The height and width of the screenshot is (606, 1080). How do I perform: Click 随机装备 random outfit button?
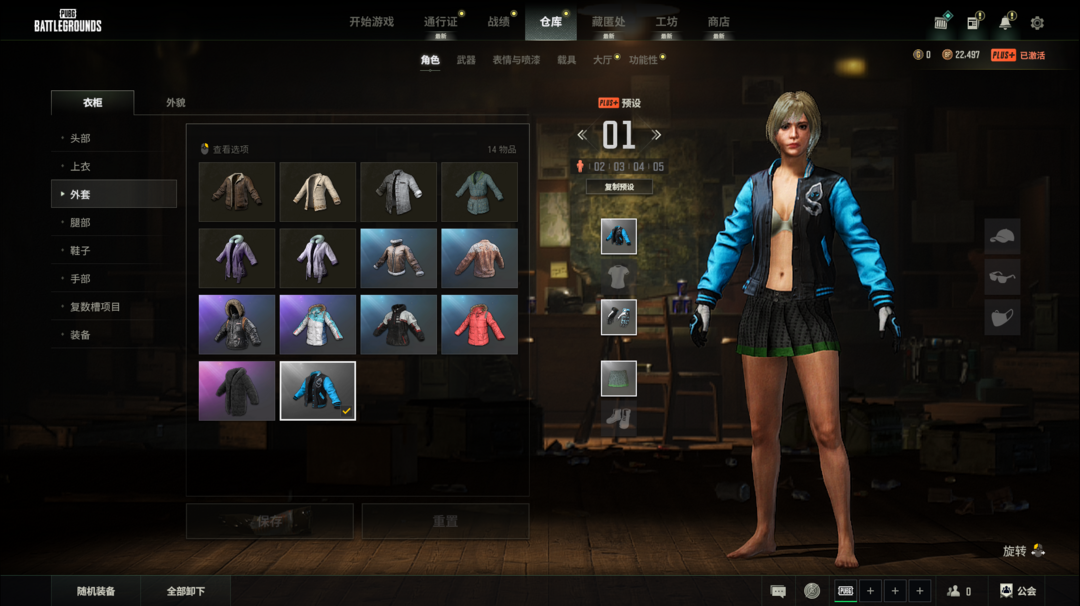[x=96, y=591]
